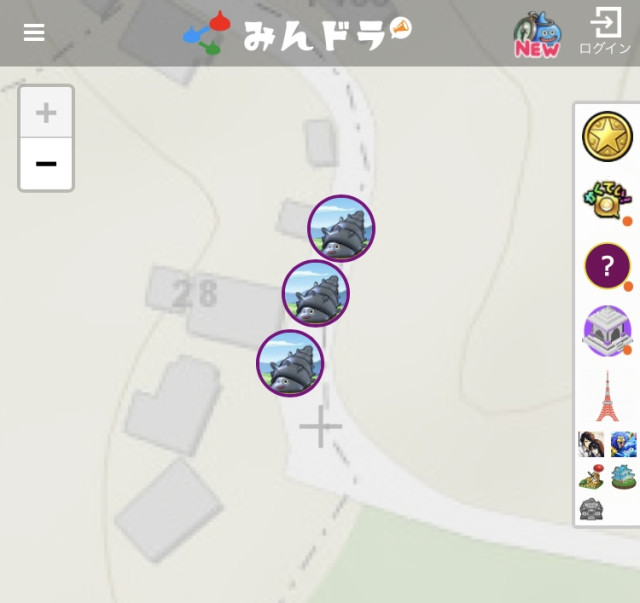Select the grey stone monster filter
Viewport: 640px width, 603px height.
tap(591, 509)
